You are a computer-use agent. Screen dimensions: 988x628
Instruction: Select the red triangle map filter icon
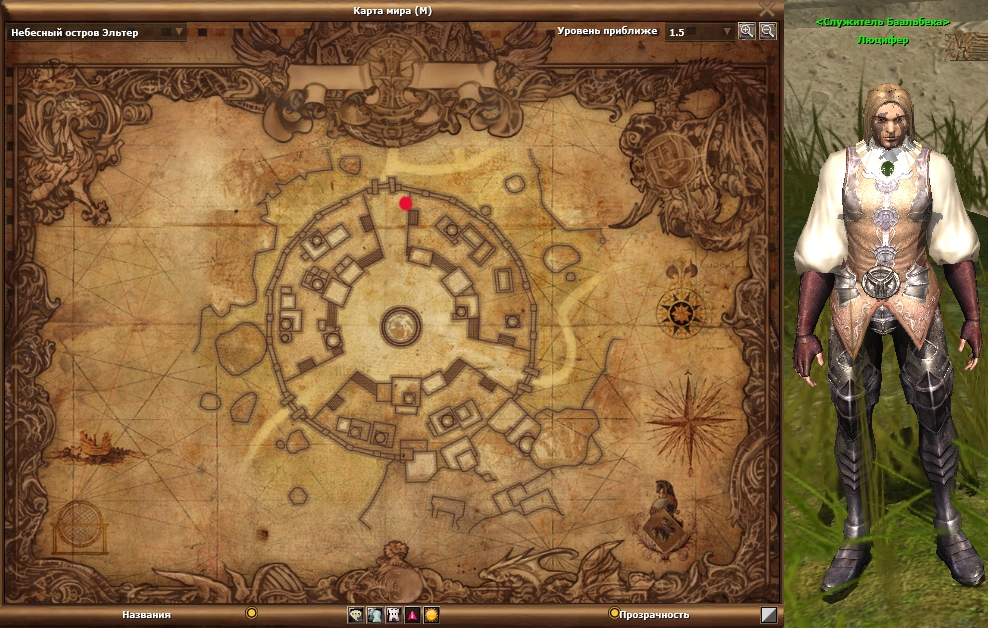pyautogui.click(x=412, y=615)
